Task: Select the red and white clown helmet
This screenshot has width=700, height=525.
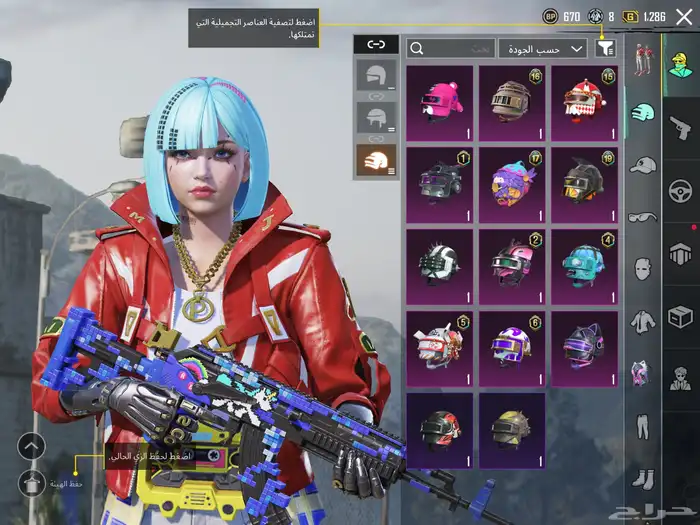Action: tap(584, 101)
